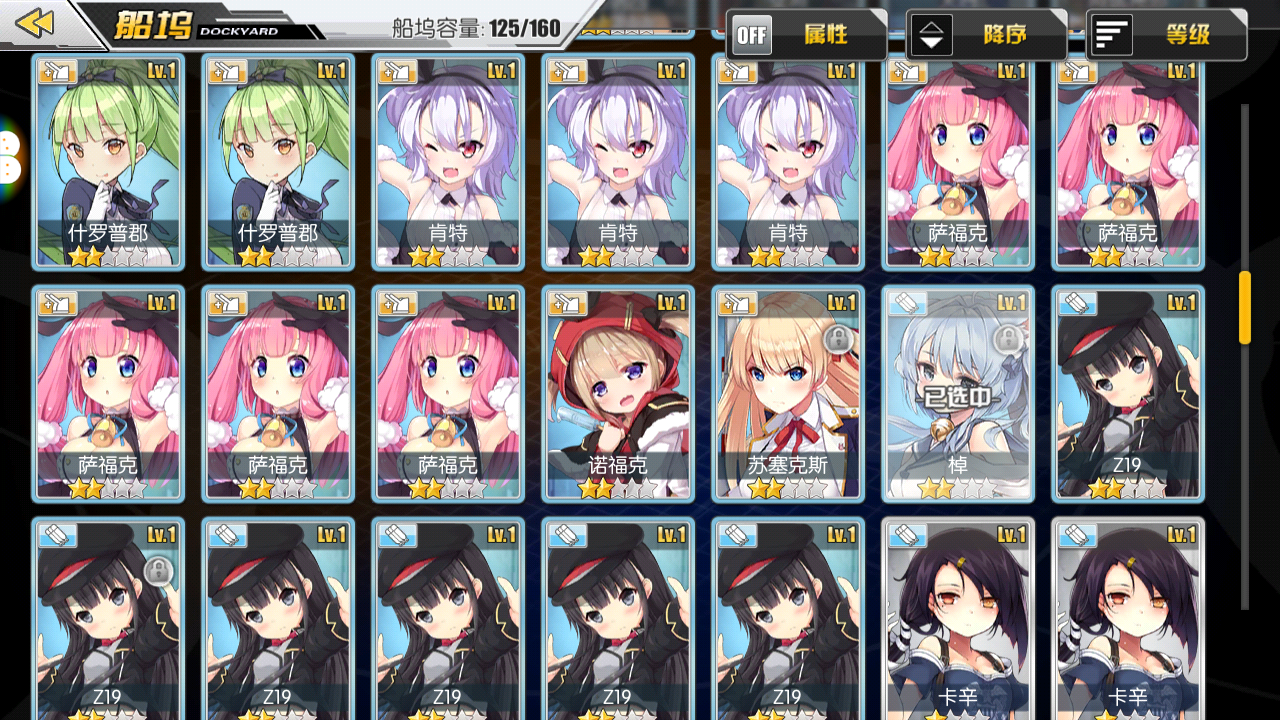
Task: Click the equipment icon on the 苏塞克斯 card
Action: pos(737,302)
